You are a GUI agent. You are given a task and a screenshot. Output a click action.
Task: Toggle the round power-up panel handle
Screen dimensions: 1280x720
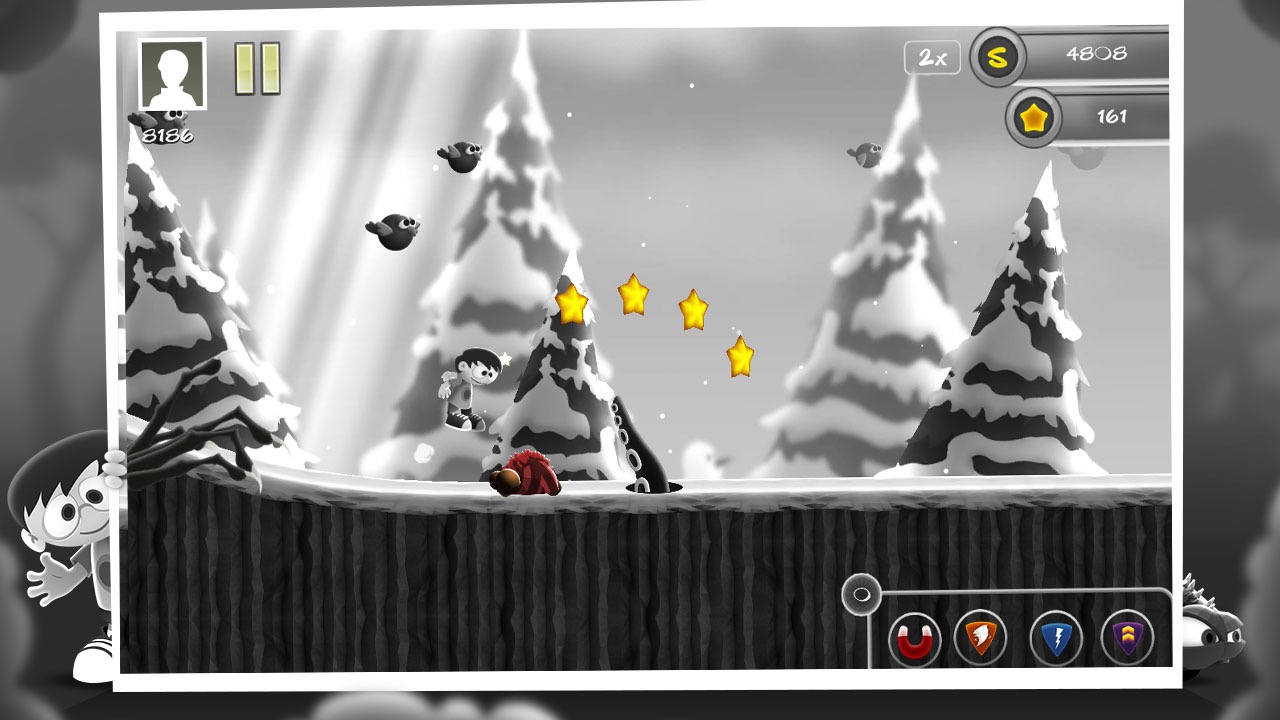(x=860, y=597)
